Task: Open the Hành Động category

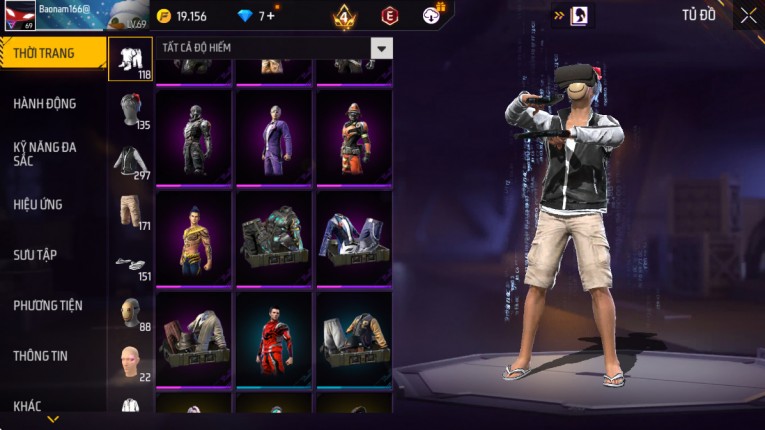Action: [45, 103]
